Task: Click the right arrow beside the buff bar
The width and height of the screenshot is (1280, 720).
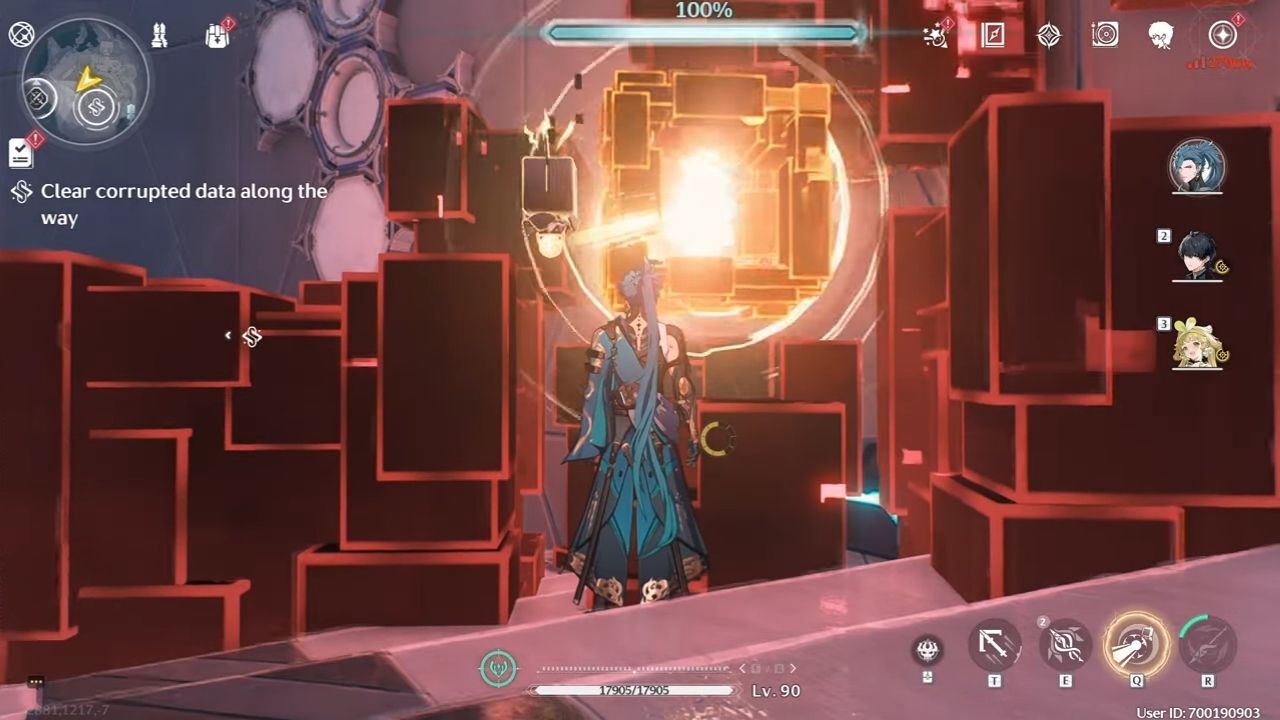Action: (793, 668)
